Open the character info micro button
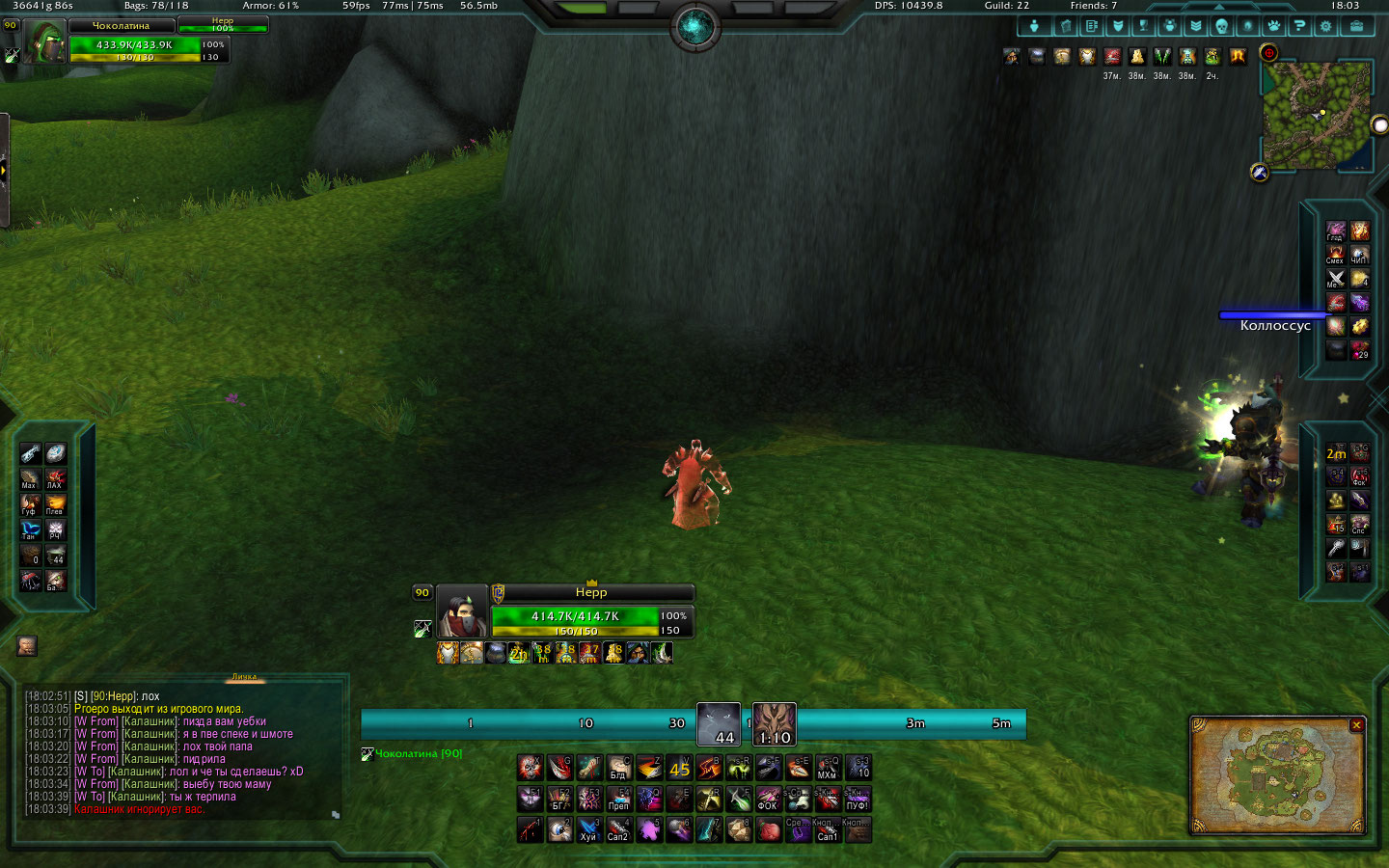 tap(1035, 26)
